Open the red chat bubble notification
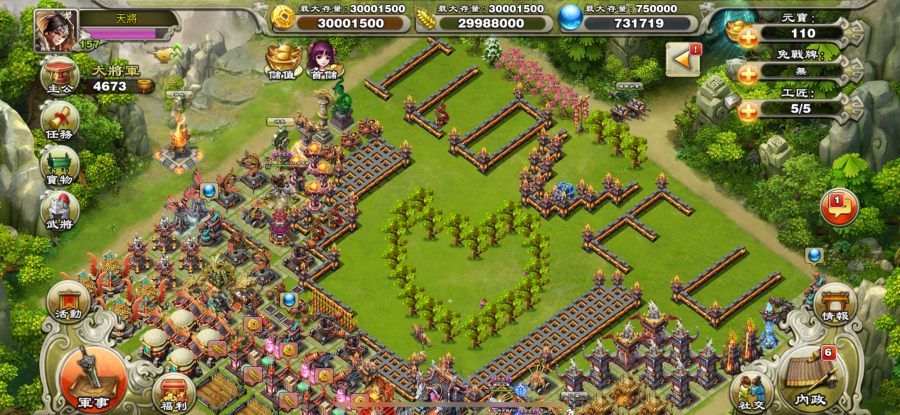Viewport: 900px width, 415px height. click(x=838, y=208)
